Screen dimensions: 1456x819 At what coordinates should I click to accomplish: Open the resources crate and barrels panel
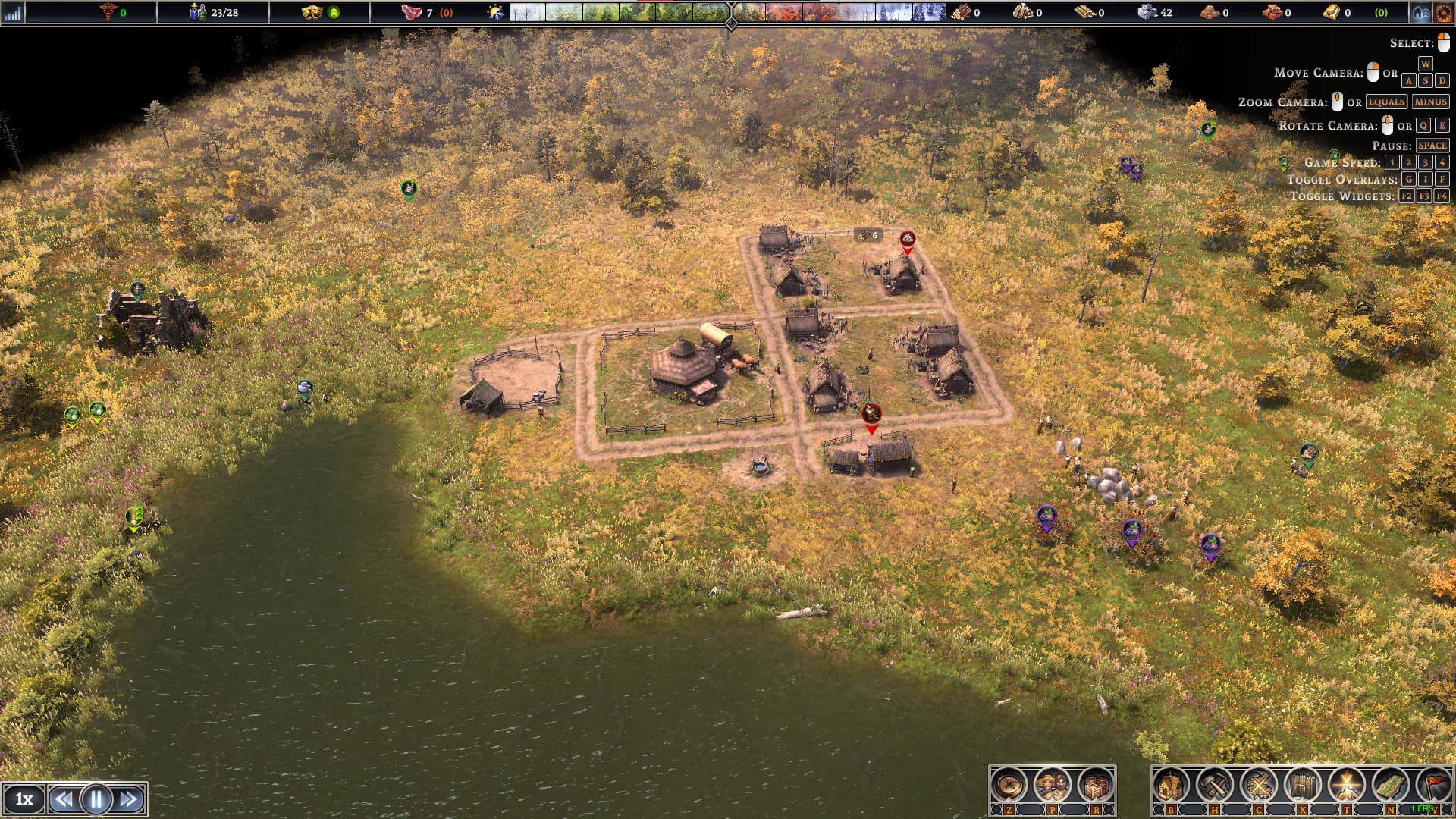click(1095, 786)
